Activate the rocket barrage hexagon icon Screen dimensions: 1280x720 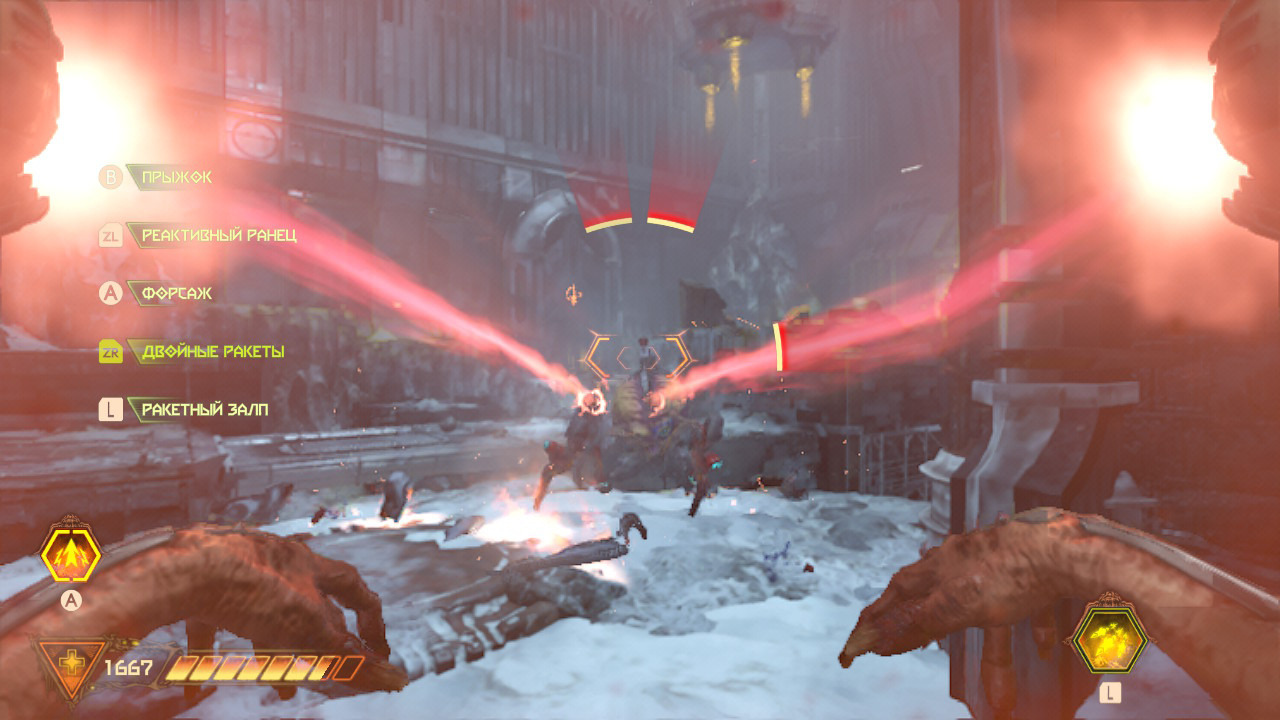click(x=1109, y=638)
